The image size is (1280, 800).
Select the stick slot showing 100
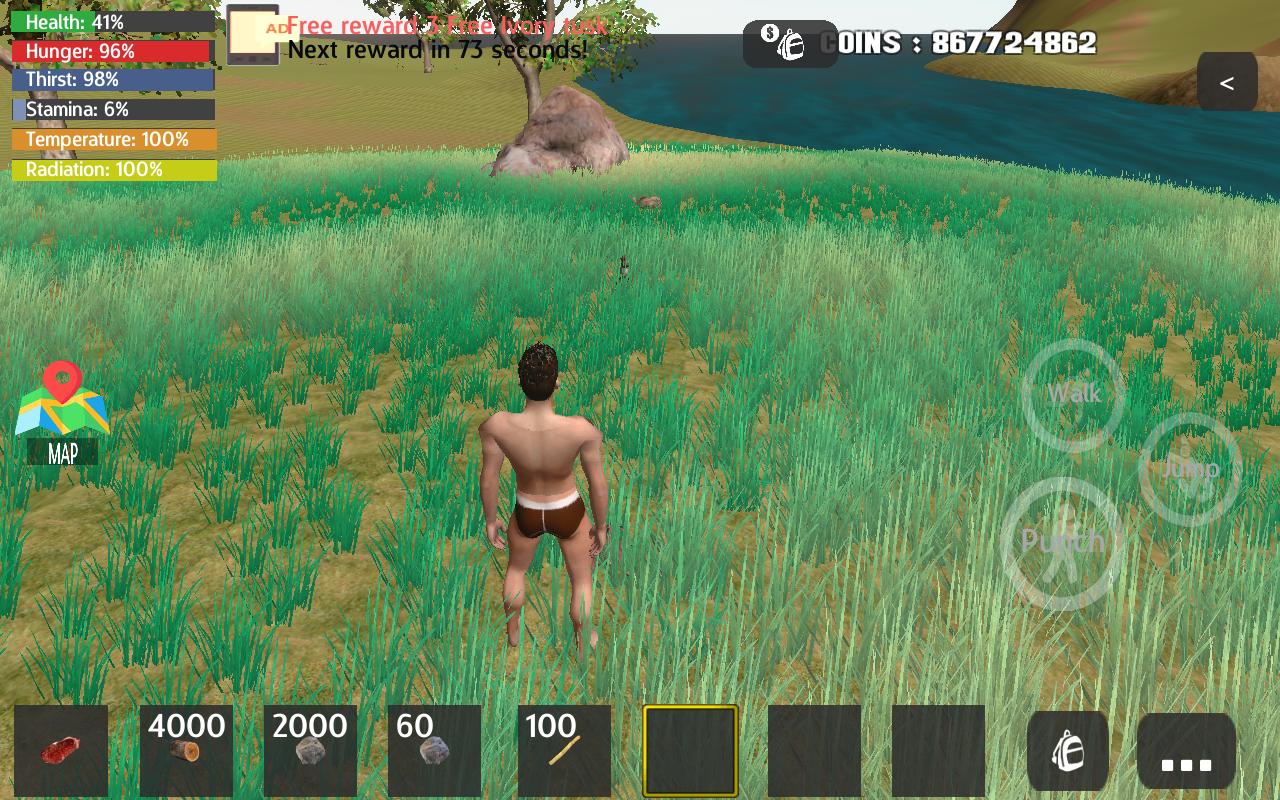(x=561, y=750)
